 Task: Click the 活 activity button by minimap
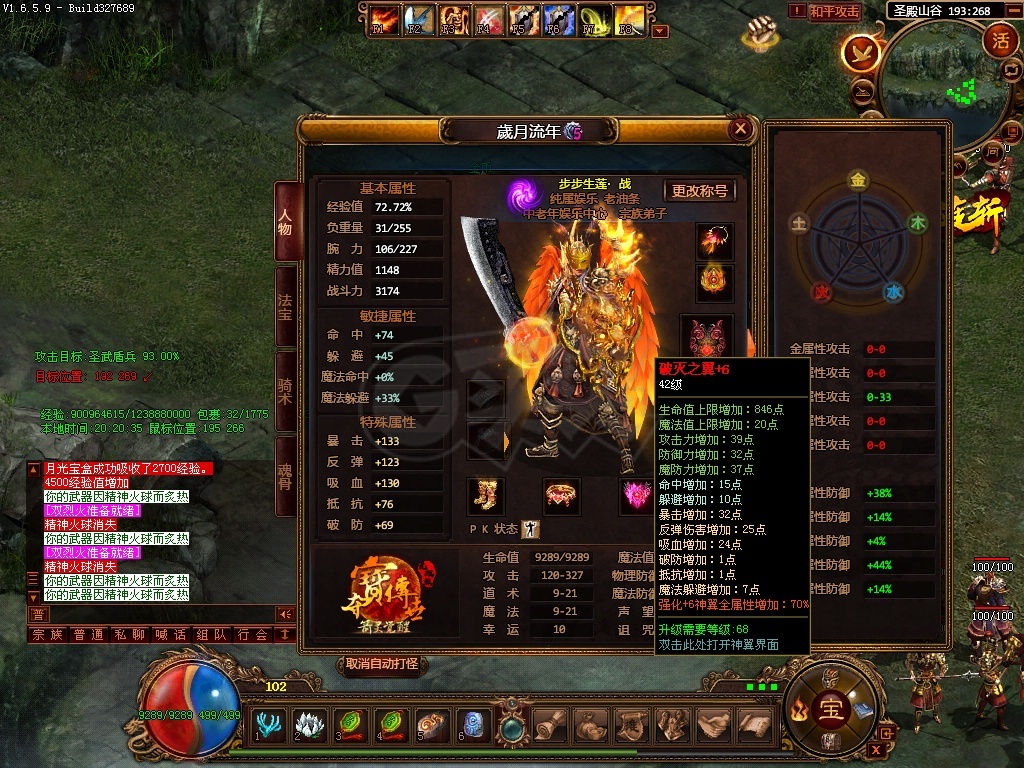click(999, 40)
